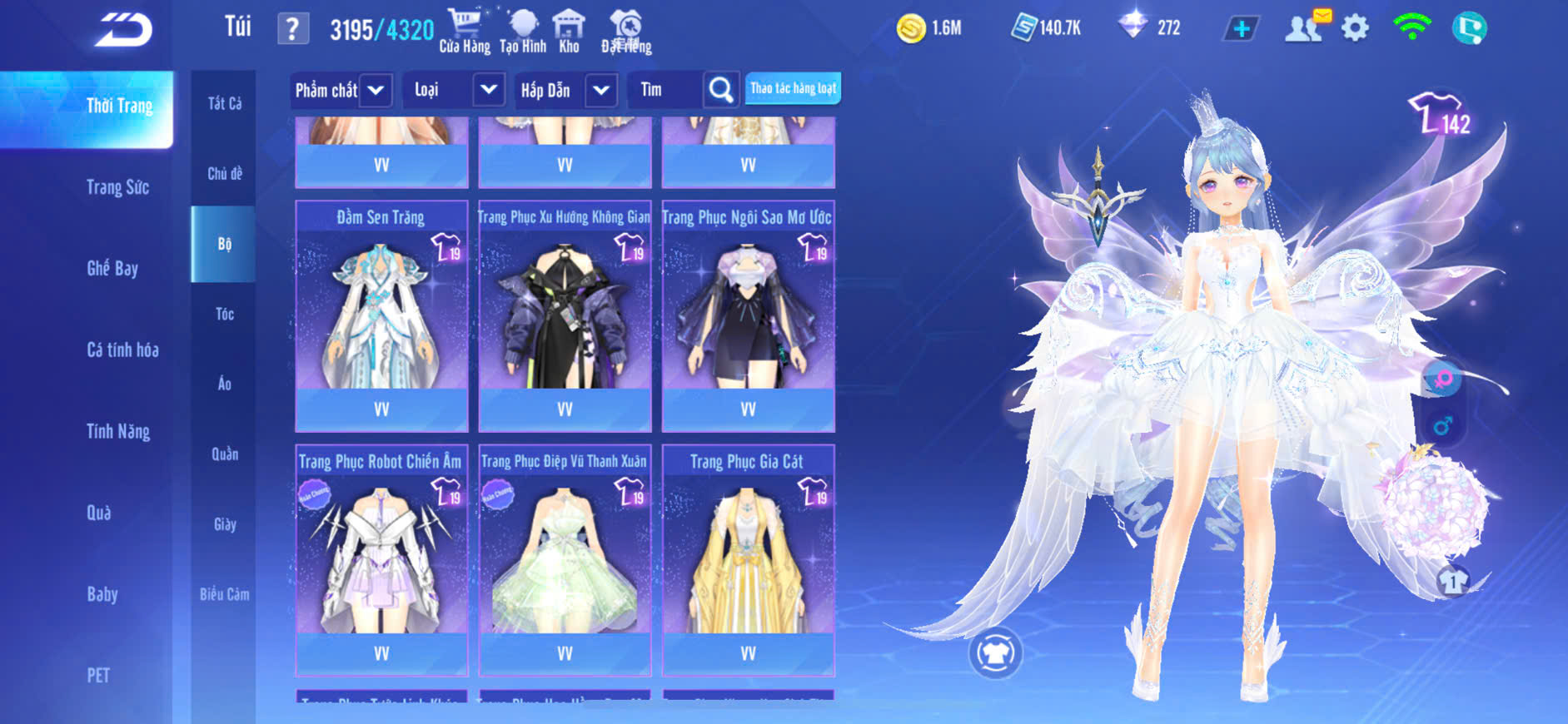Open the Cửa Hàng shop
Viewport: 1568px width, 724px height.
[x=465, y=31]
